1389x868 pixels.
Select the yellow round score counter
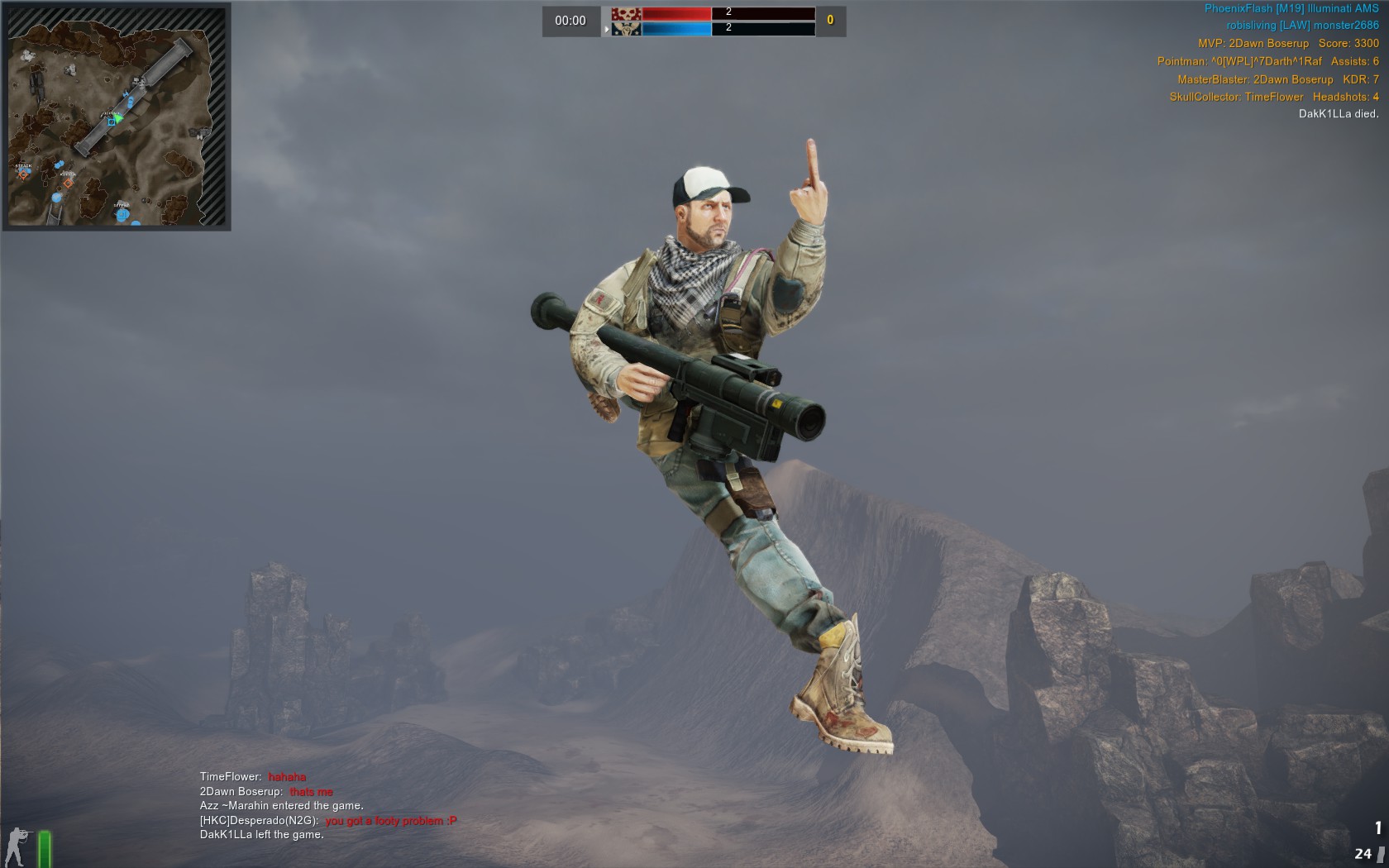(x=829, y=21)
